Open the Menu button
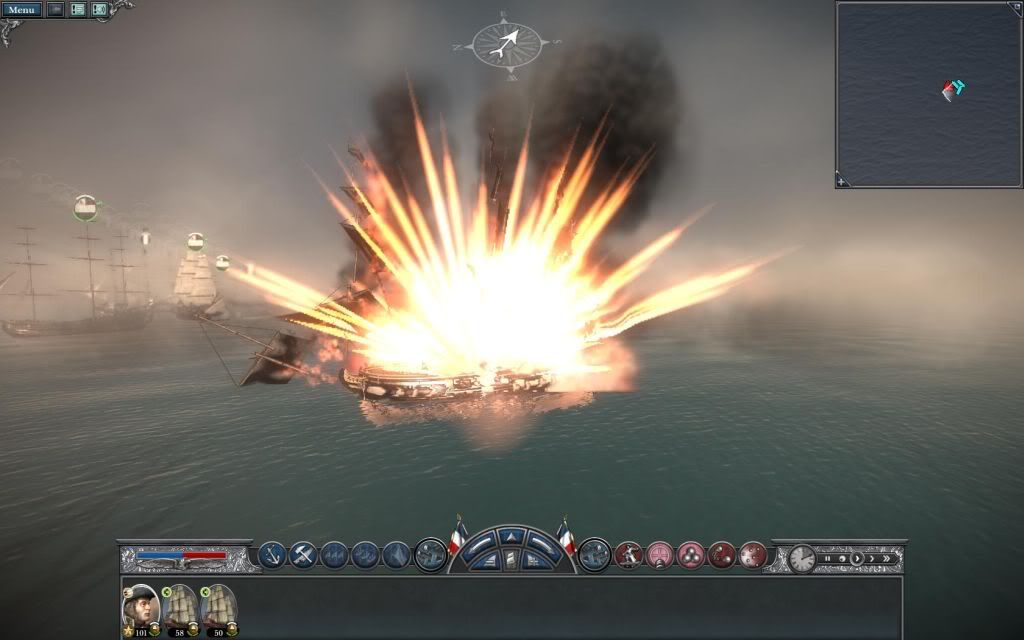This screenshot has width=1024, height=640. click(22, 10)
